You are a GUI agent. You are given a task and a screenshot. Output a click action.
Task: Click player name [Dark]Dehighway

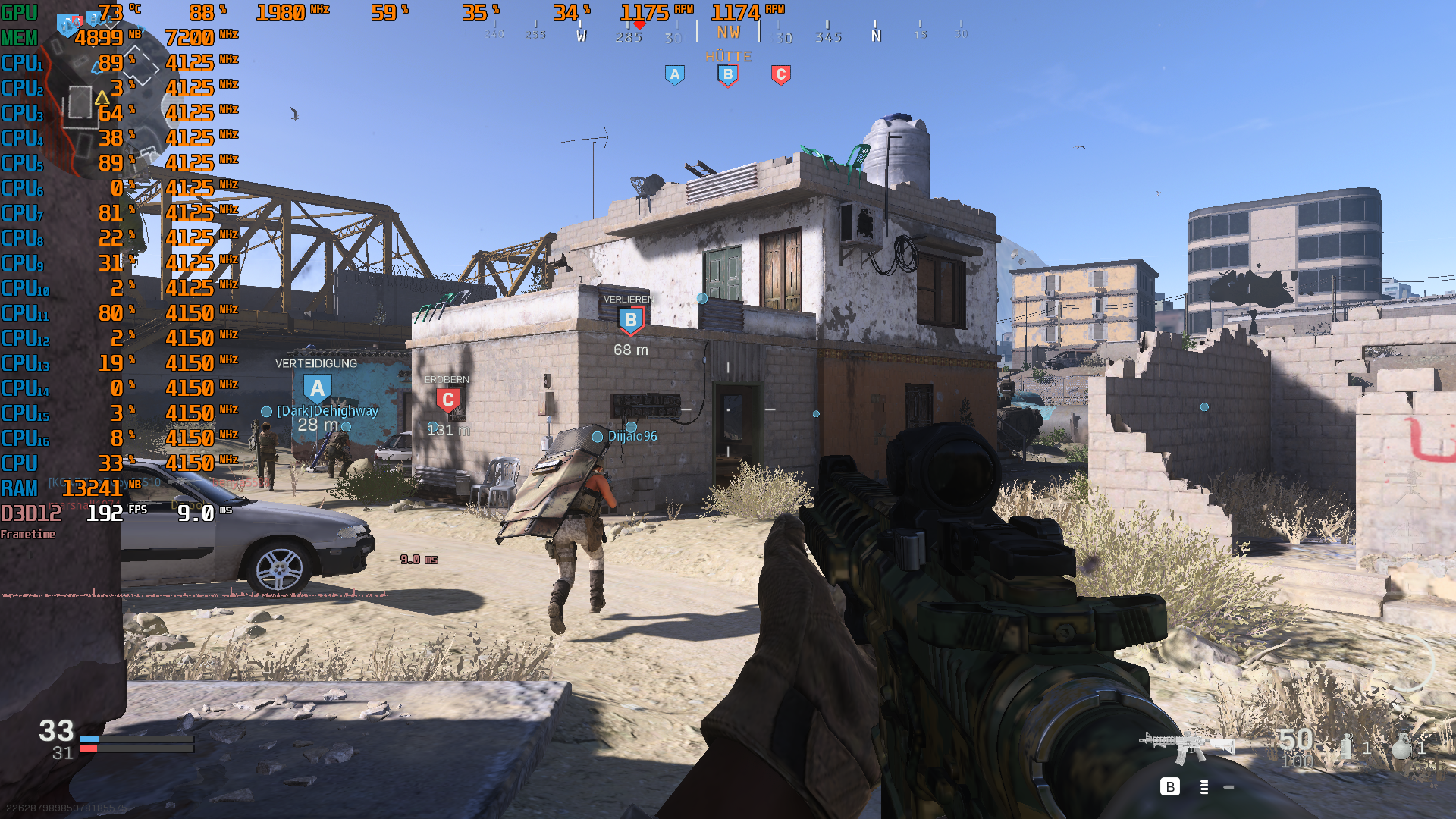pos(329,410)
